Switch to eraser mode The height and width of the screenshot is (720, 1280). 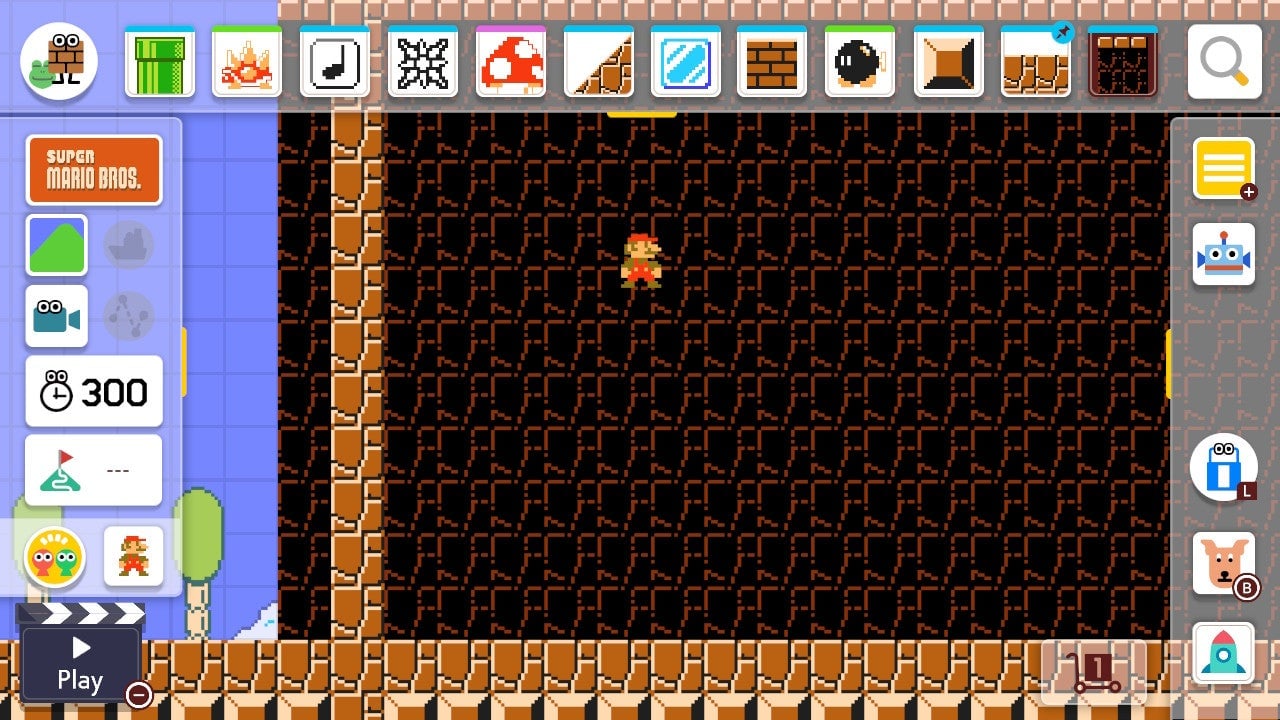pyautogui.click(x=1226, y=468)
